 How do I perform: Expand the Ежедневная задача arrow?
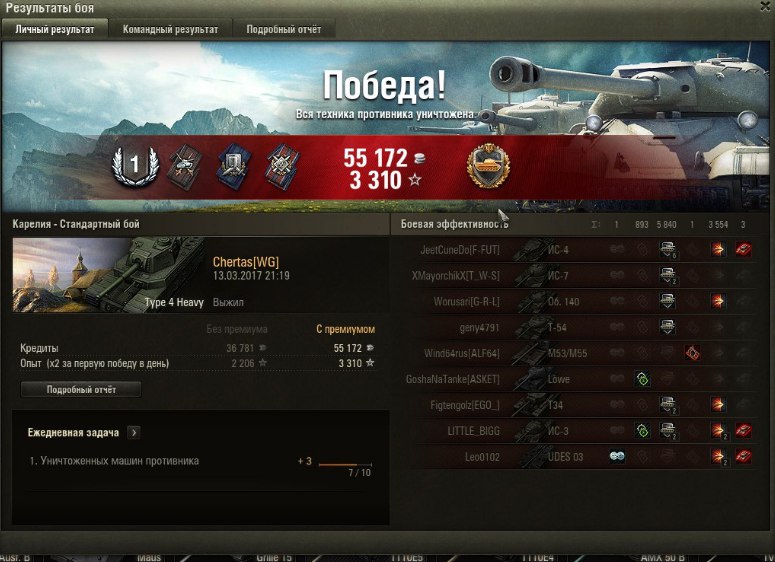[x=134, y=433]
